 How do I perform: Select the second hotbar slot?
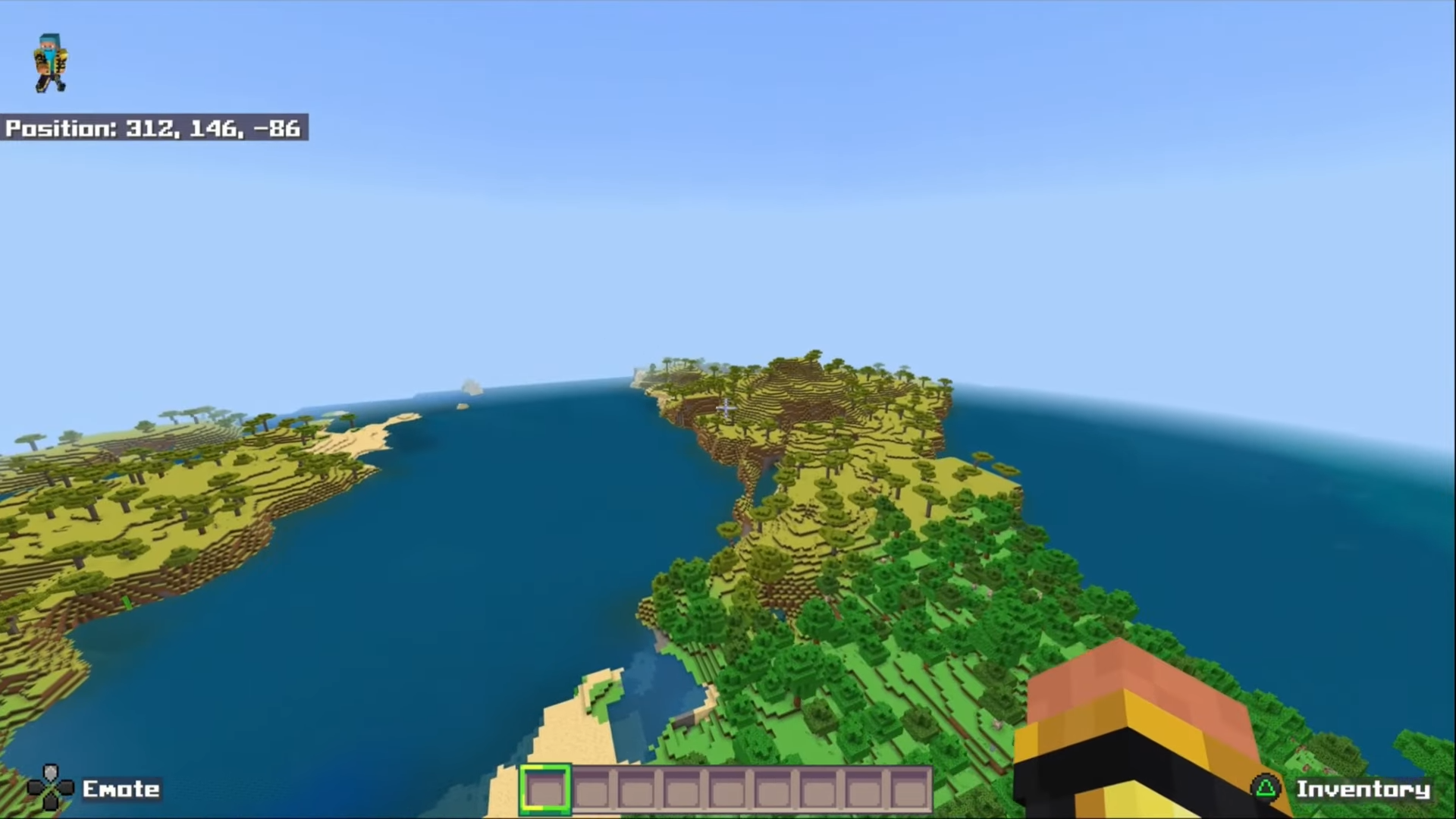click(592, 790)
